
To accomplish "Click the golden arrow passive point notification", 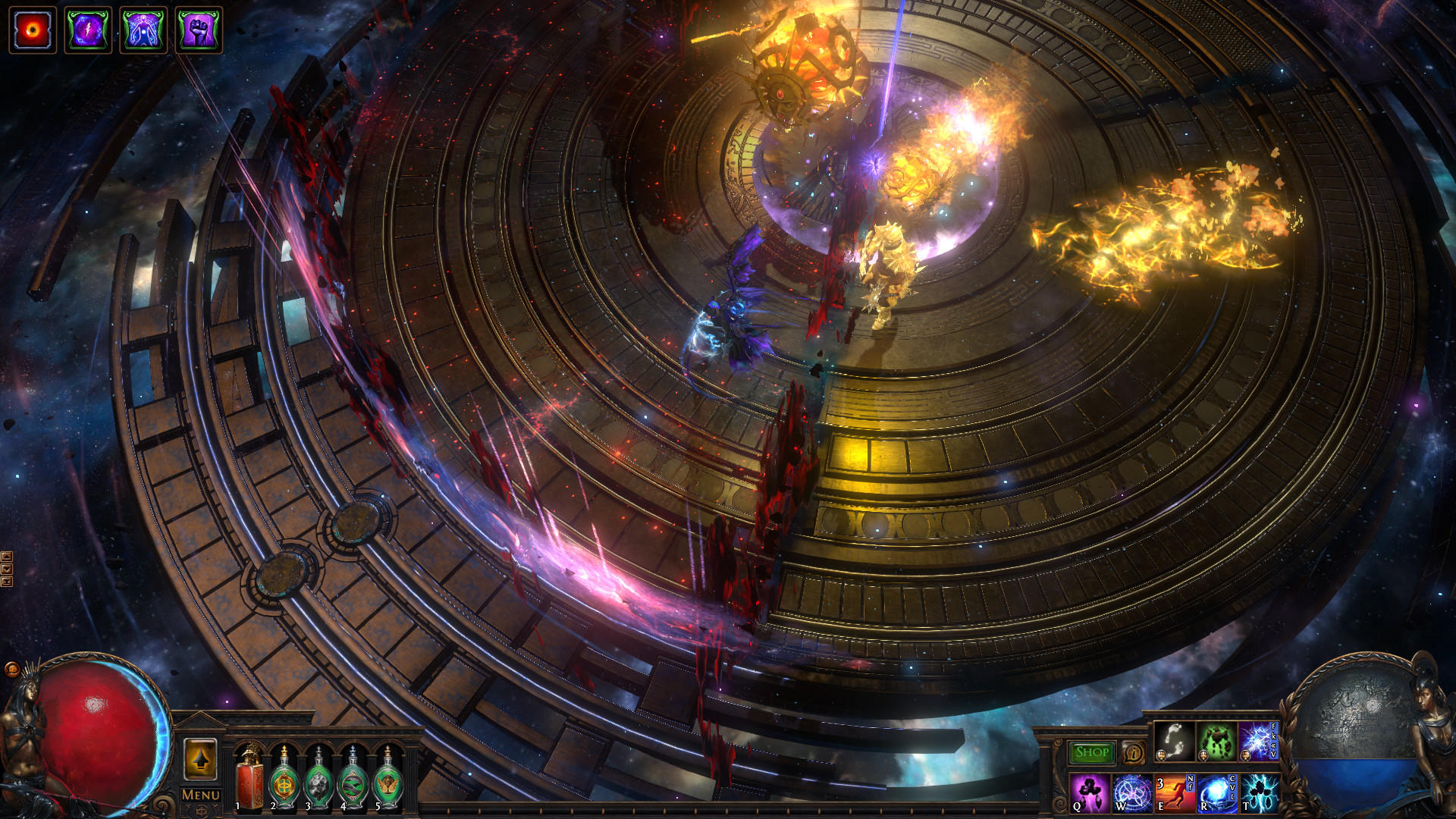I will click(x=200, y=759).
